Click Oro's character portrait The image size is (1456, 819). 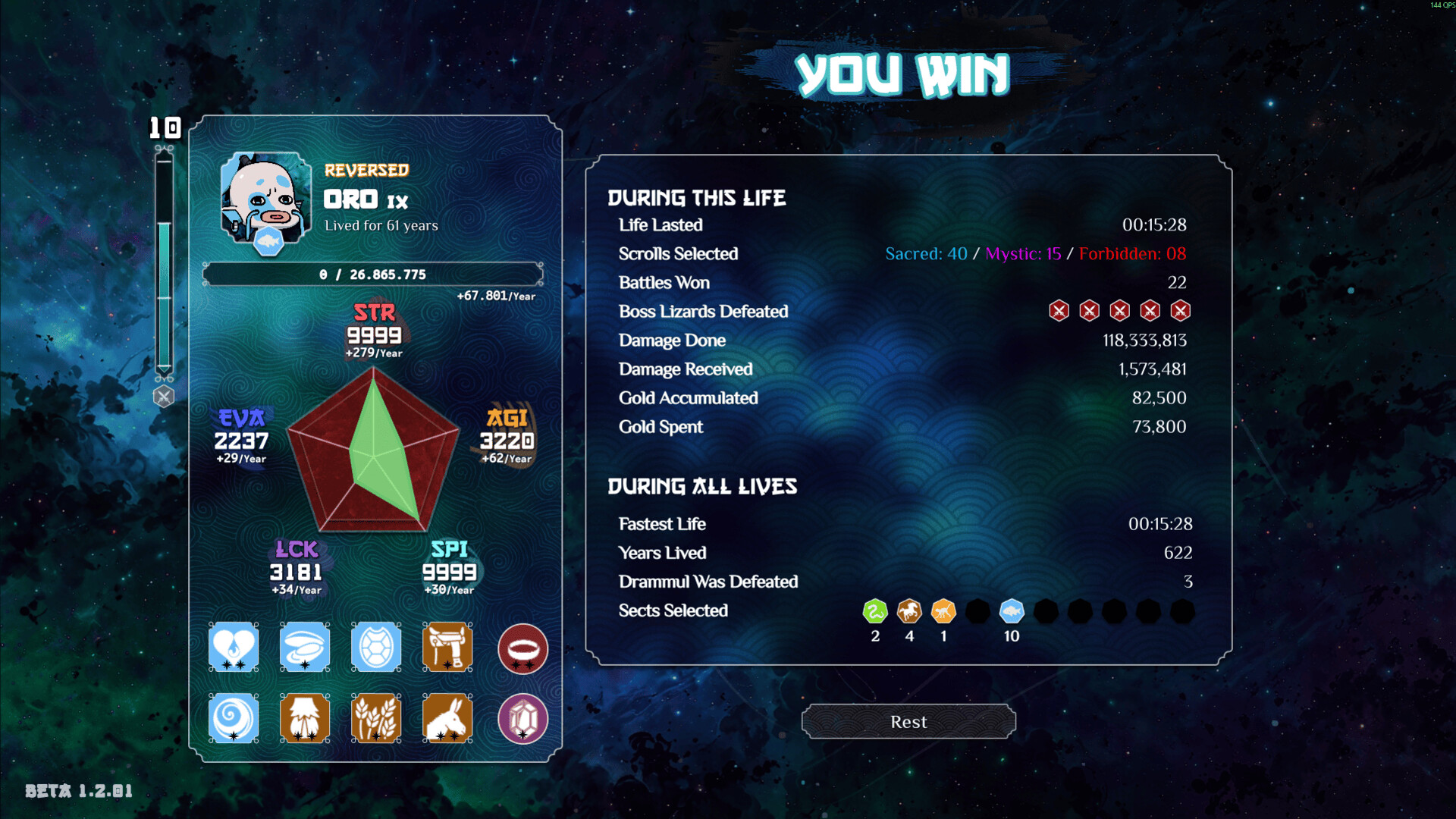coord(265,199)
